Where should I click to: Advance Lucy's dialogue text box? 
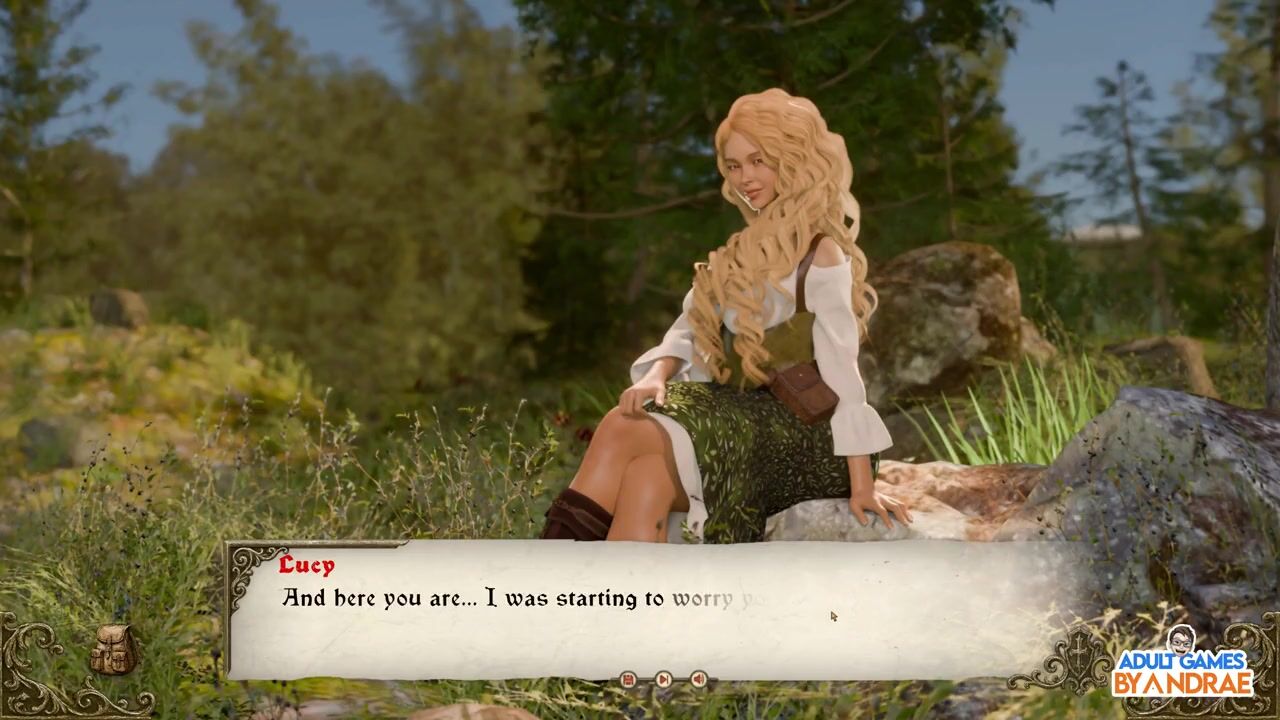[x=640, y=610]
